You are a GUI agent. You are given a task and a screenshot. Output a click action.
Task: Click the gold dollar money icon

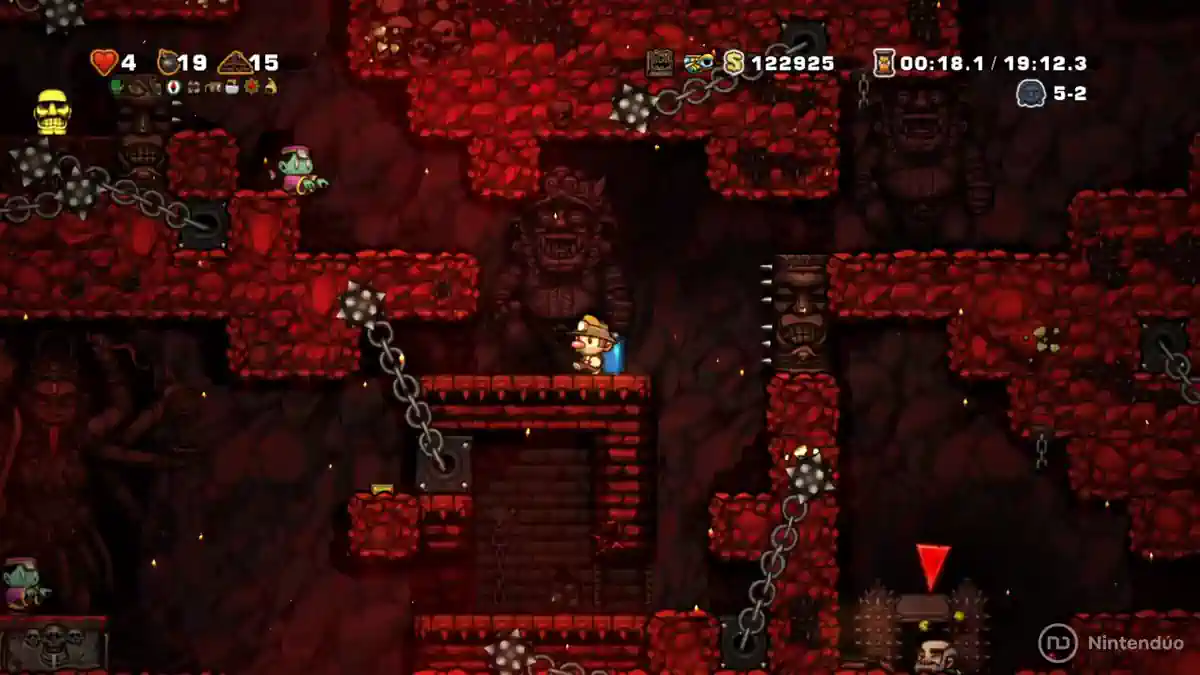735,63
